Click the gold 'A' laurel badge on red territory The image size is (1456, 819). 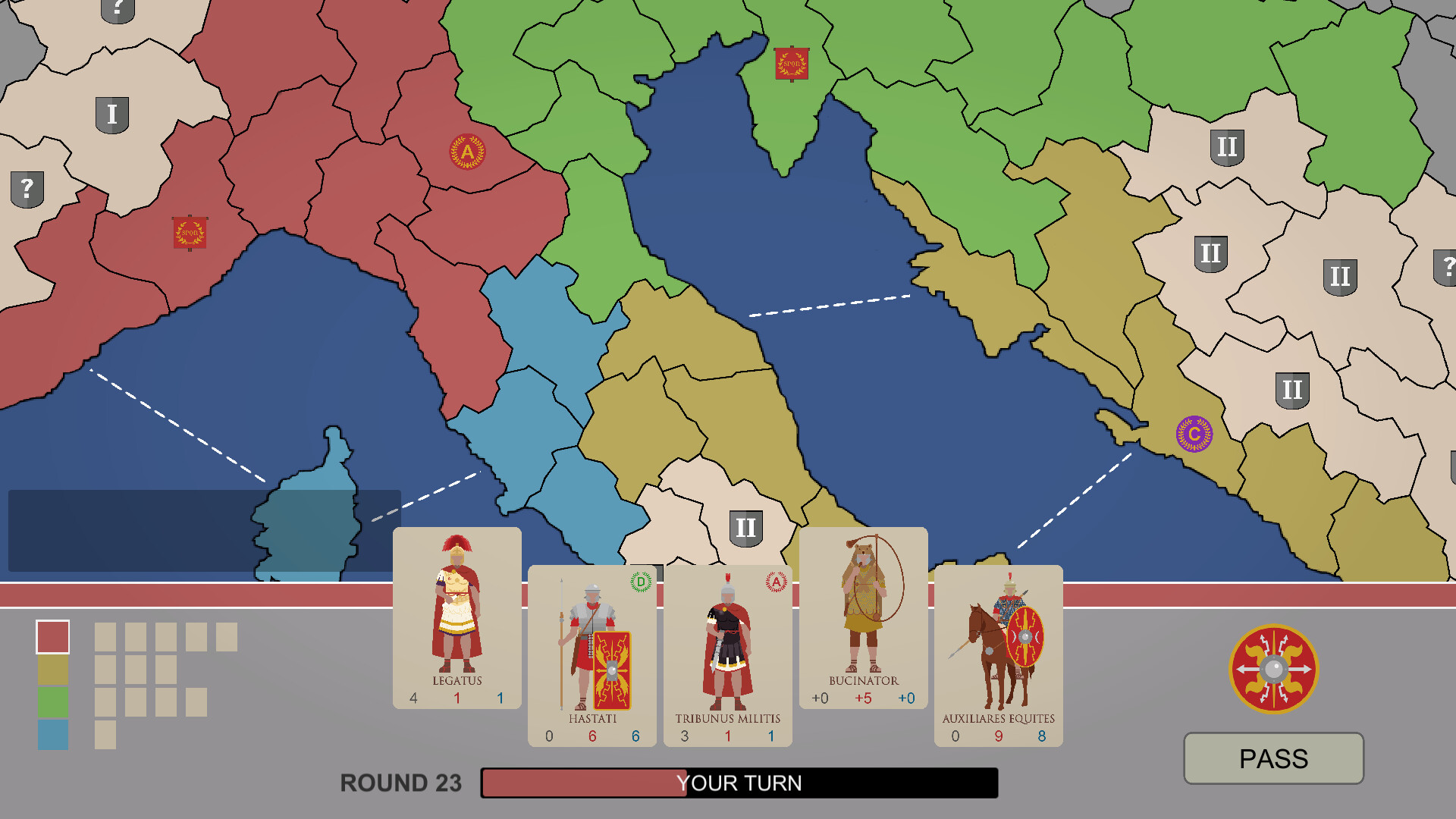point(467,152)
